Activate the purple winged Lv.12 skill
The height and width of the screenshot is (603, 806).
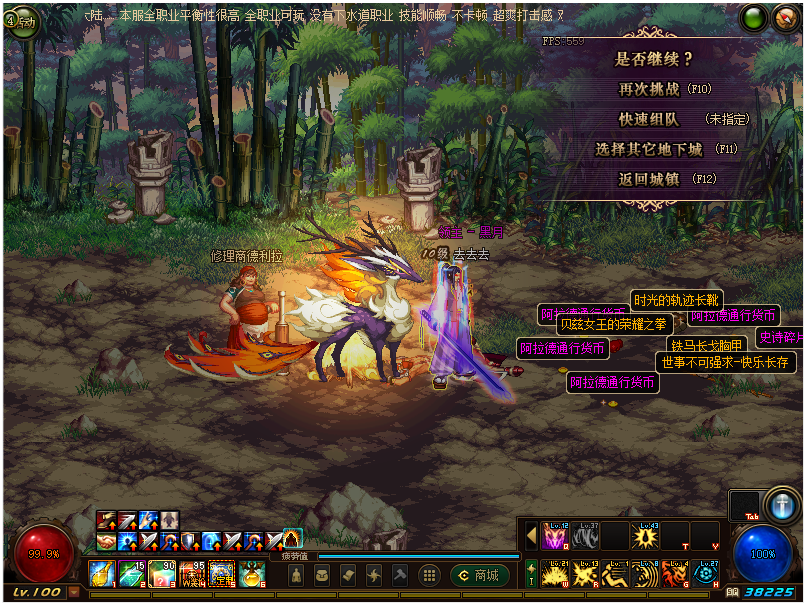(554, 536)
